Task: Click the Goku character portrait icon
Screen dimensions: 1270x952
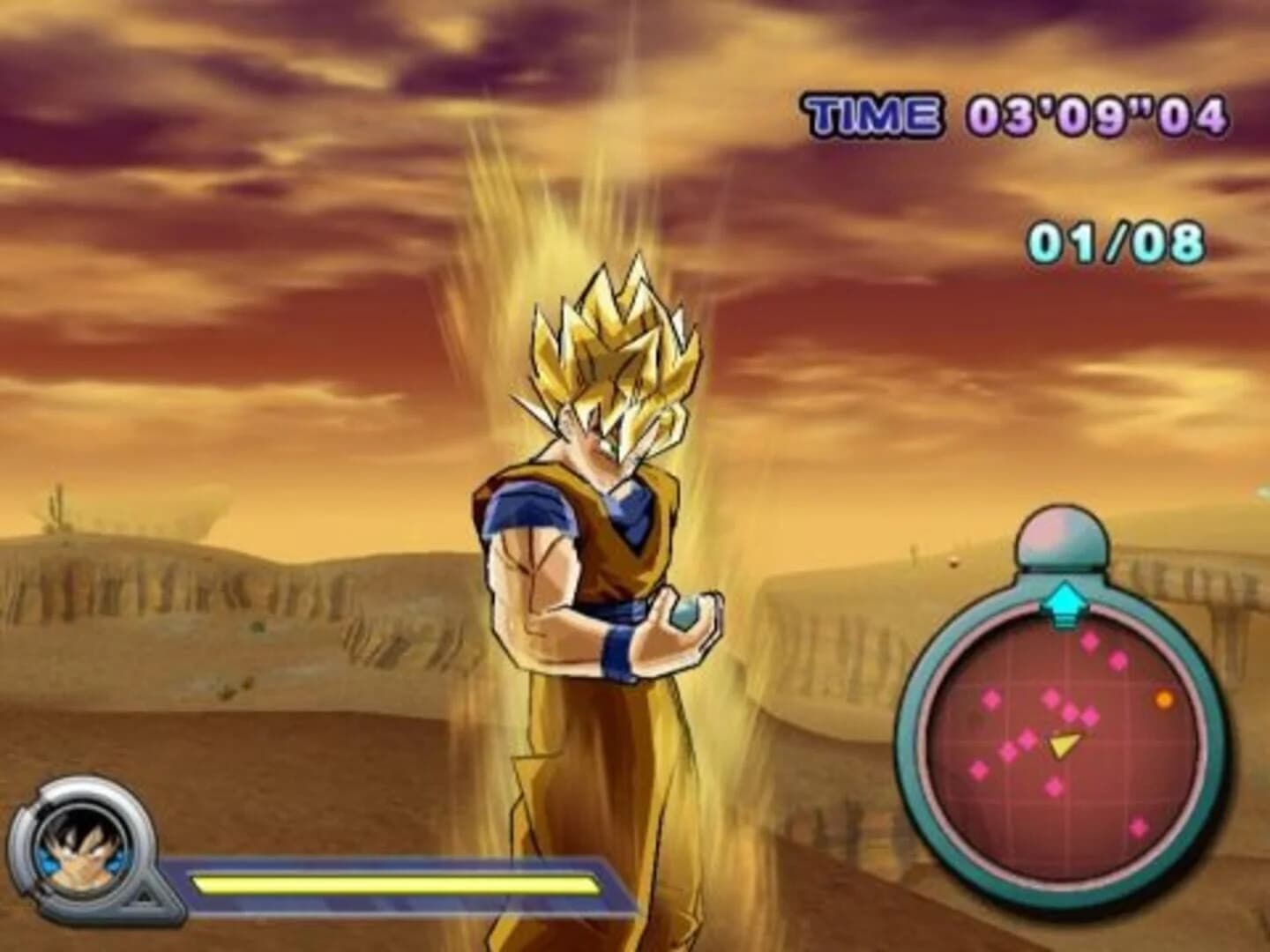Action: [x=79, y=851]
